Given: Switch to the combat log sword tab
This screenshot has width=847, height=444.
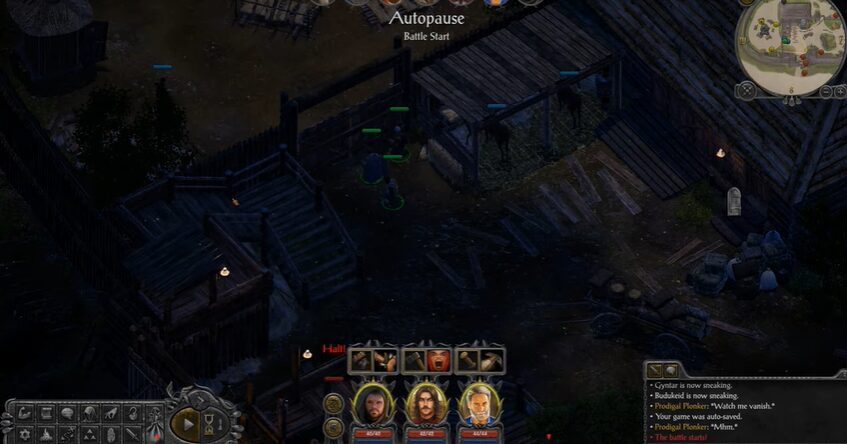Looking at the screenshot, I should (654, 370).
